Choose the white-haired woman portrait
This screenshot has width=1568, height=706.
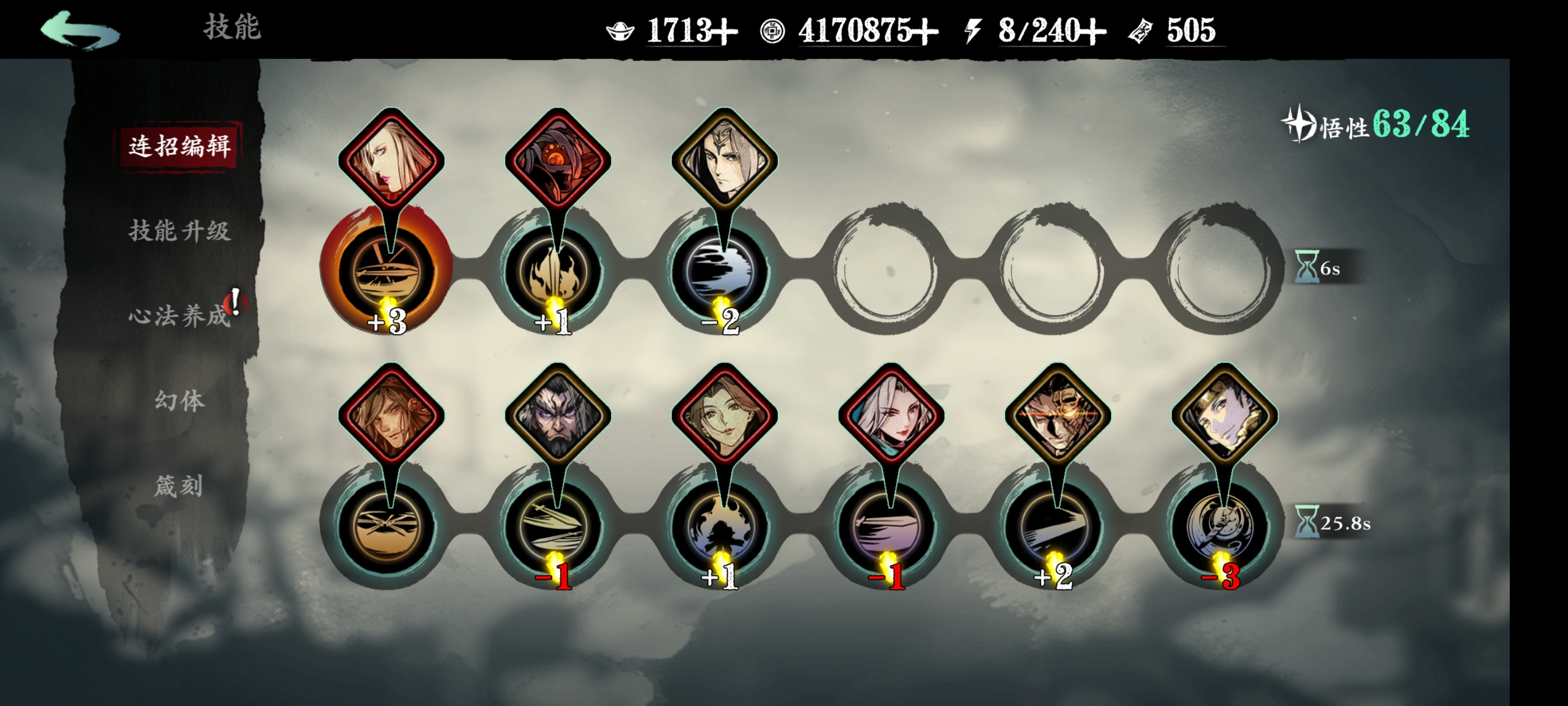tap(890, 415)
